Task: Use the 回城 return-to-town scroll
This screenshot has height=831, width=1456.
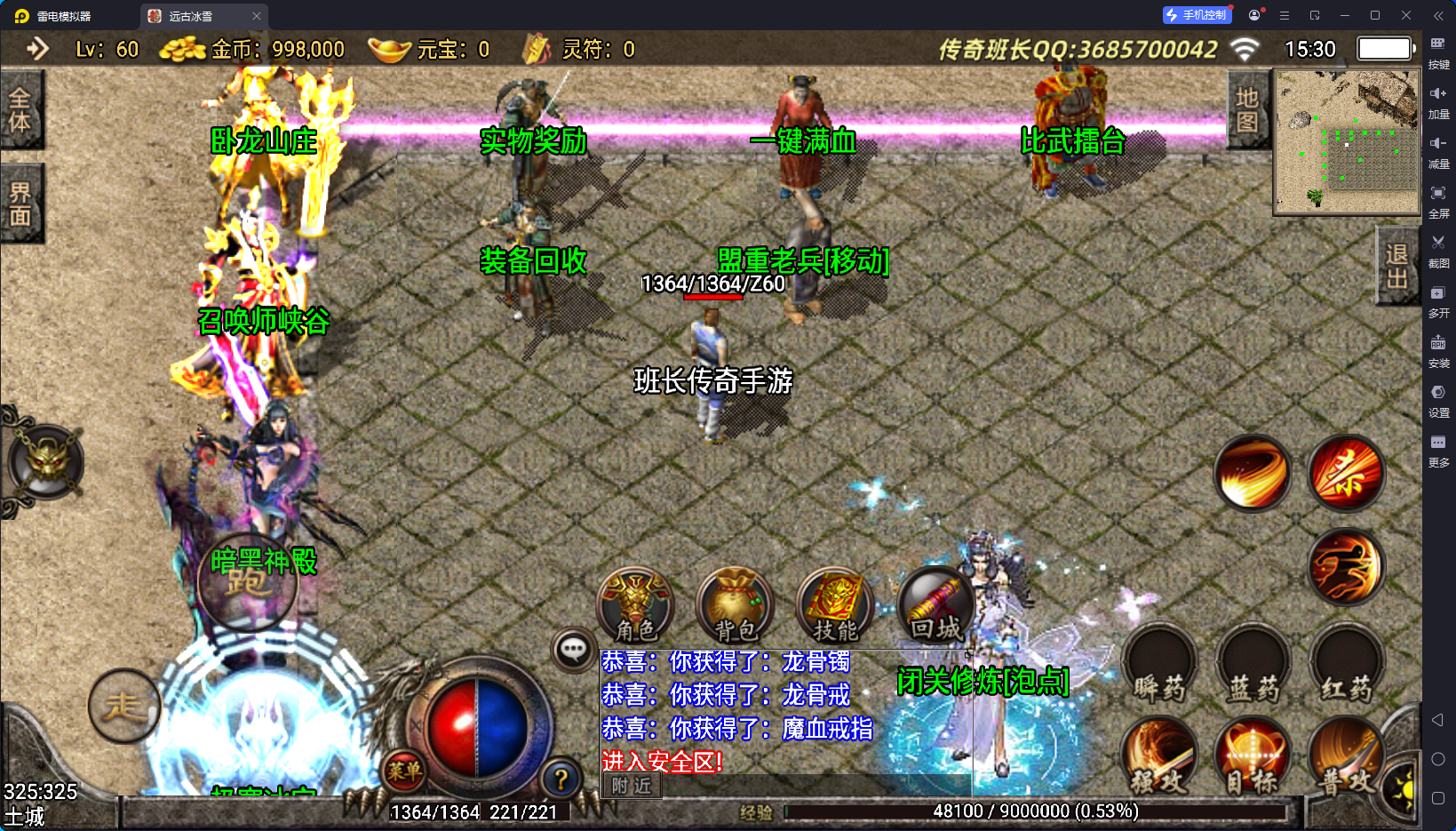Action: pos(935,606)
